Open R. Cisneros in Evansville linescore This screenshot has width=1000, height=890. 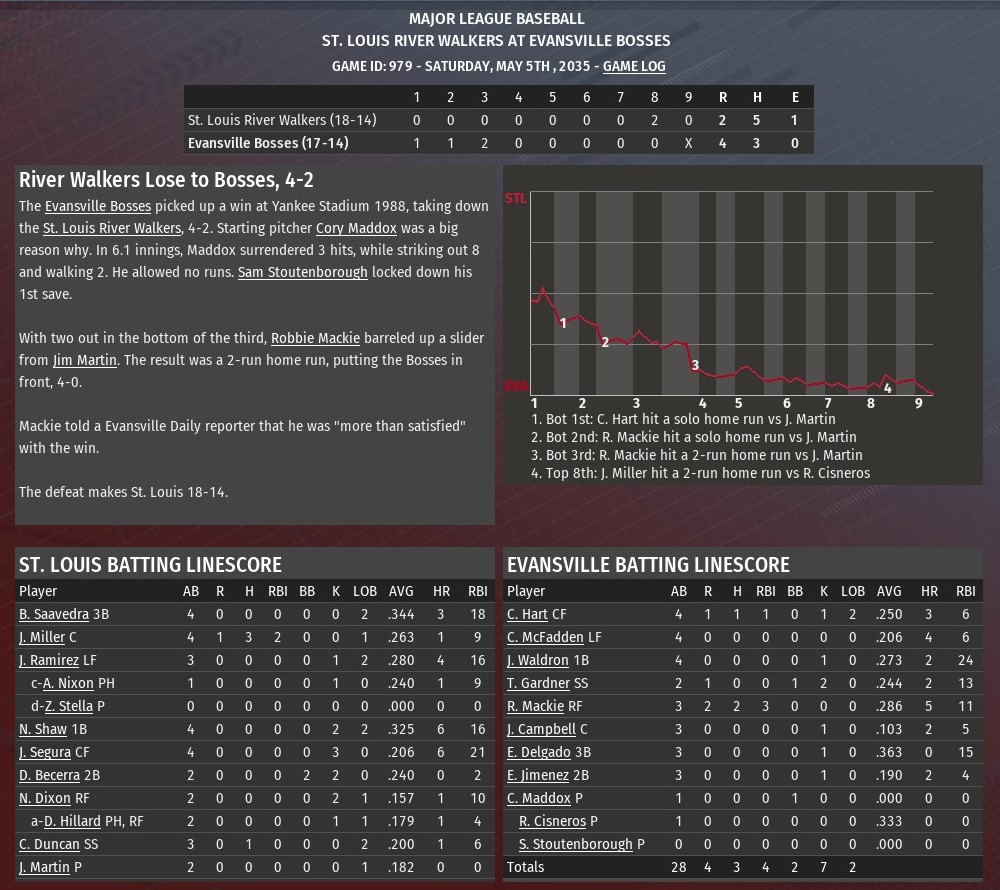click(x=552, y=821)
